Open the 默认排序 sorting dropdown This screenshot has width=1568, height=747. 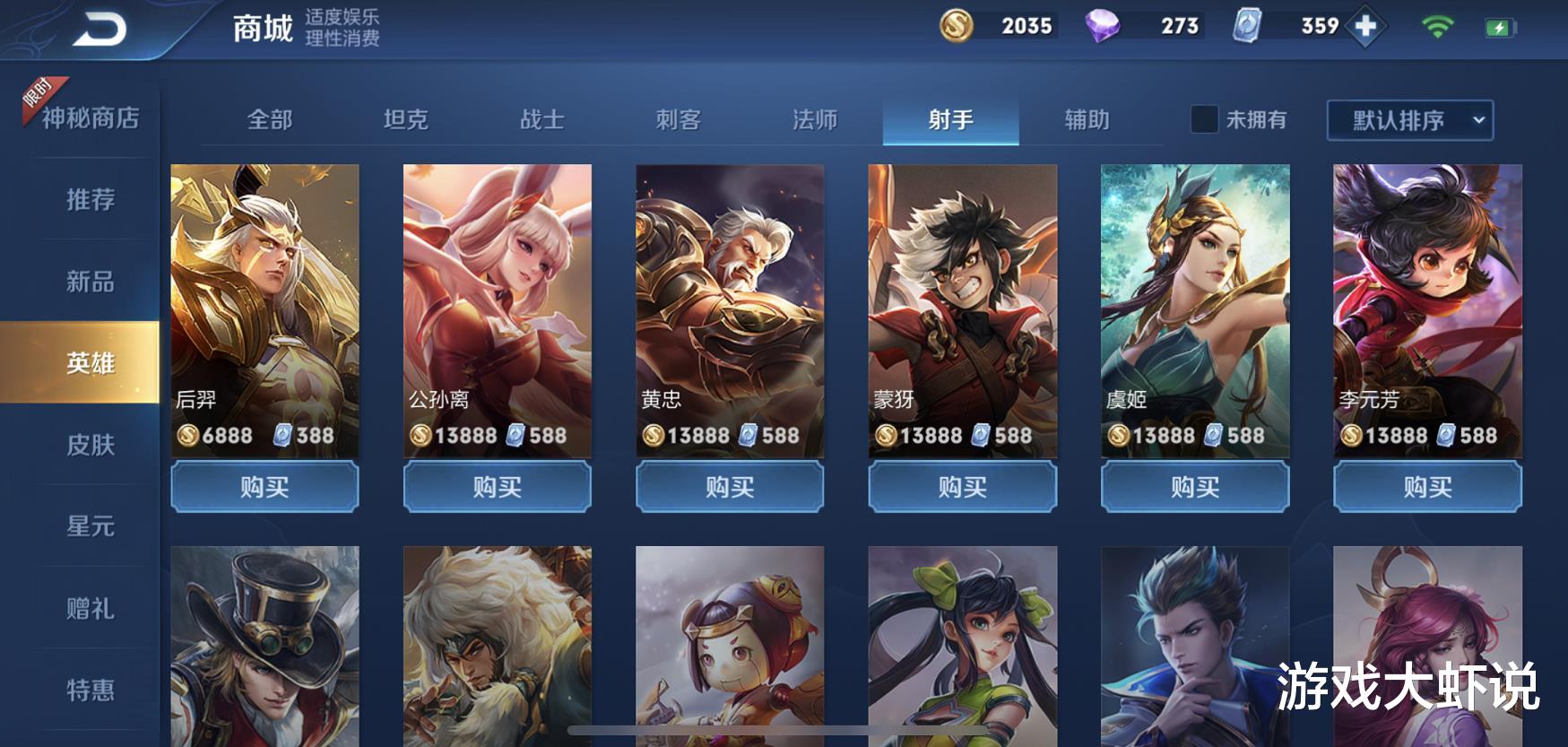pos(1397,119)
